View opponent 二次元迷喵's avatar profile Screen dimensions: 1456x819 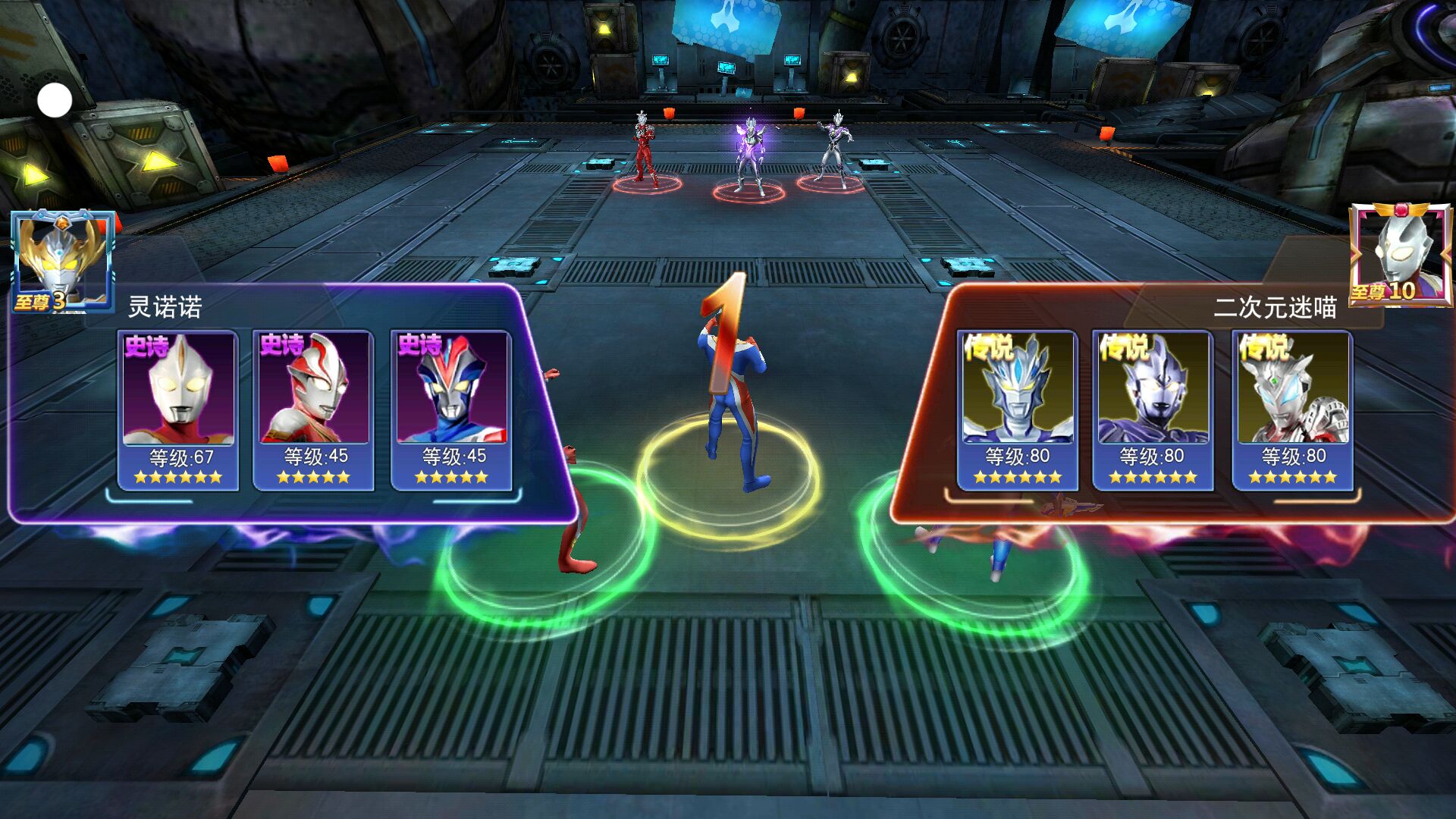pyautogui.click(x=1400, y=253)
